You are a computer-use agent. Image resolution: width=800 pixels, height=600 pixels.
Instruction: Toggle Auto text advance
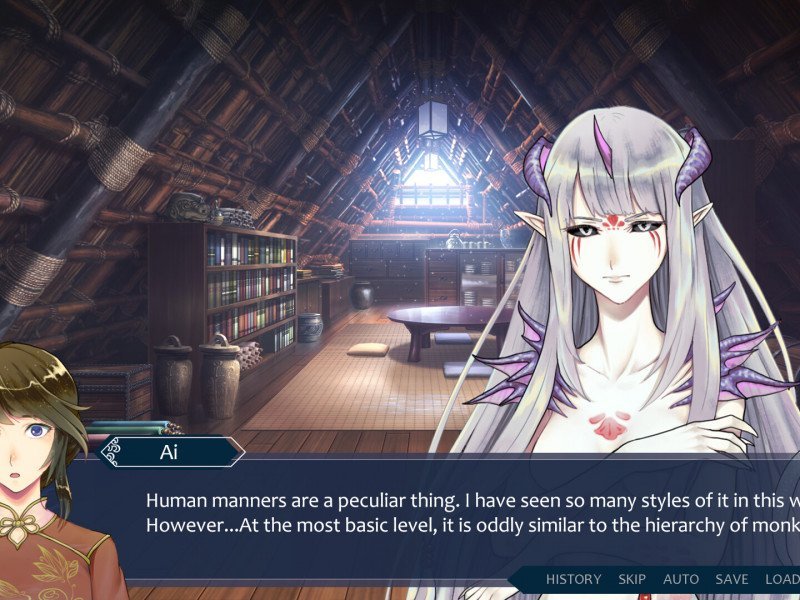(x=681, y=579)
